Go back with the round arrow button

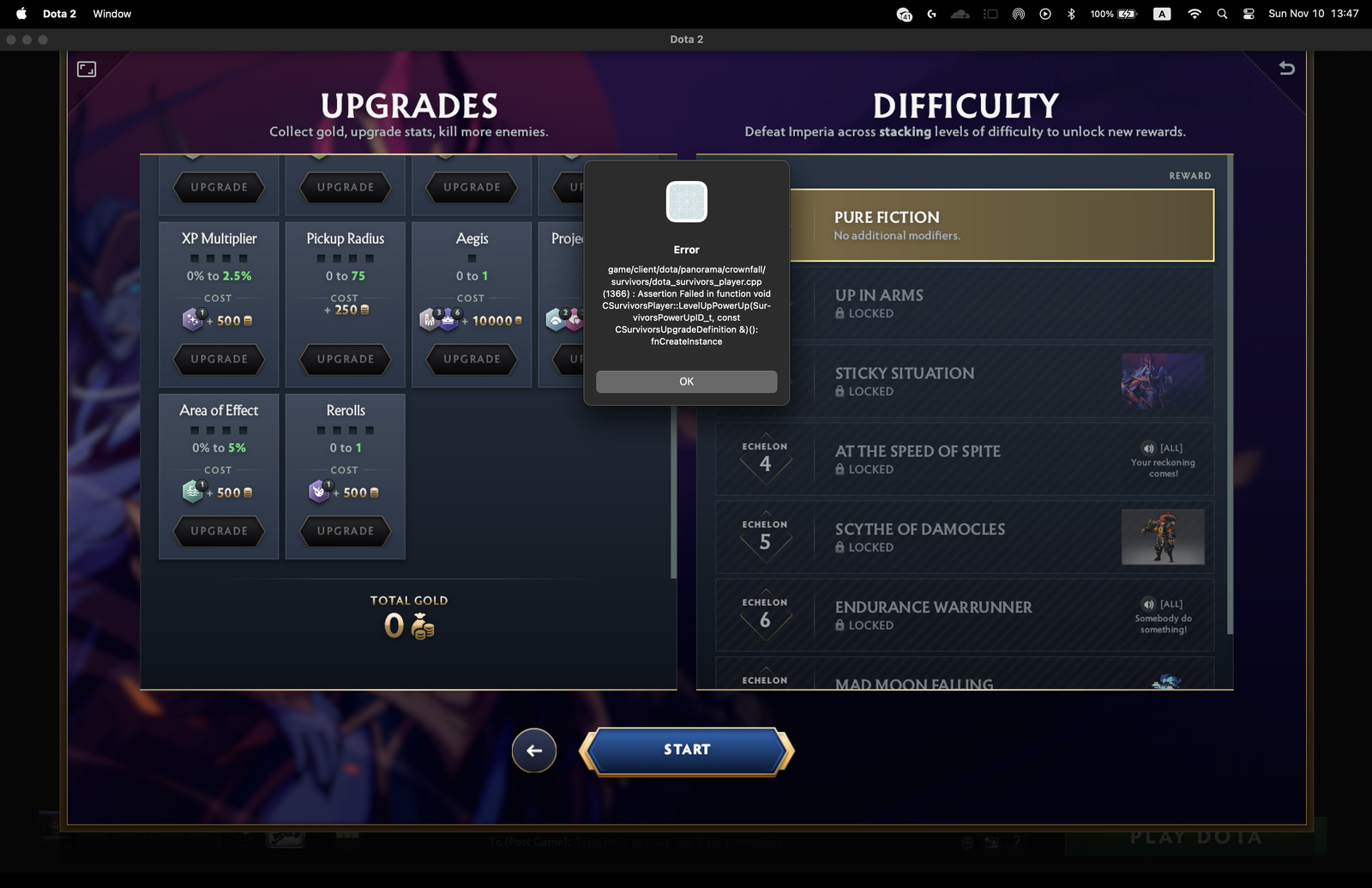point(533,751)
